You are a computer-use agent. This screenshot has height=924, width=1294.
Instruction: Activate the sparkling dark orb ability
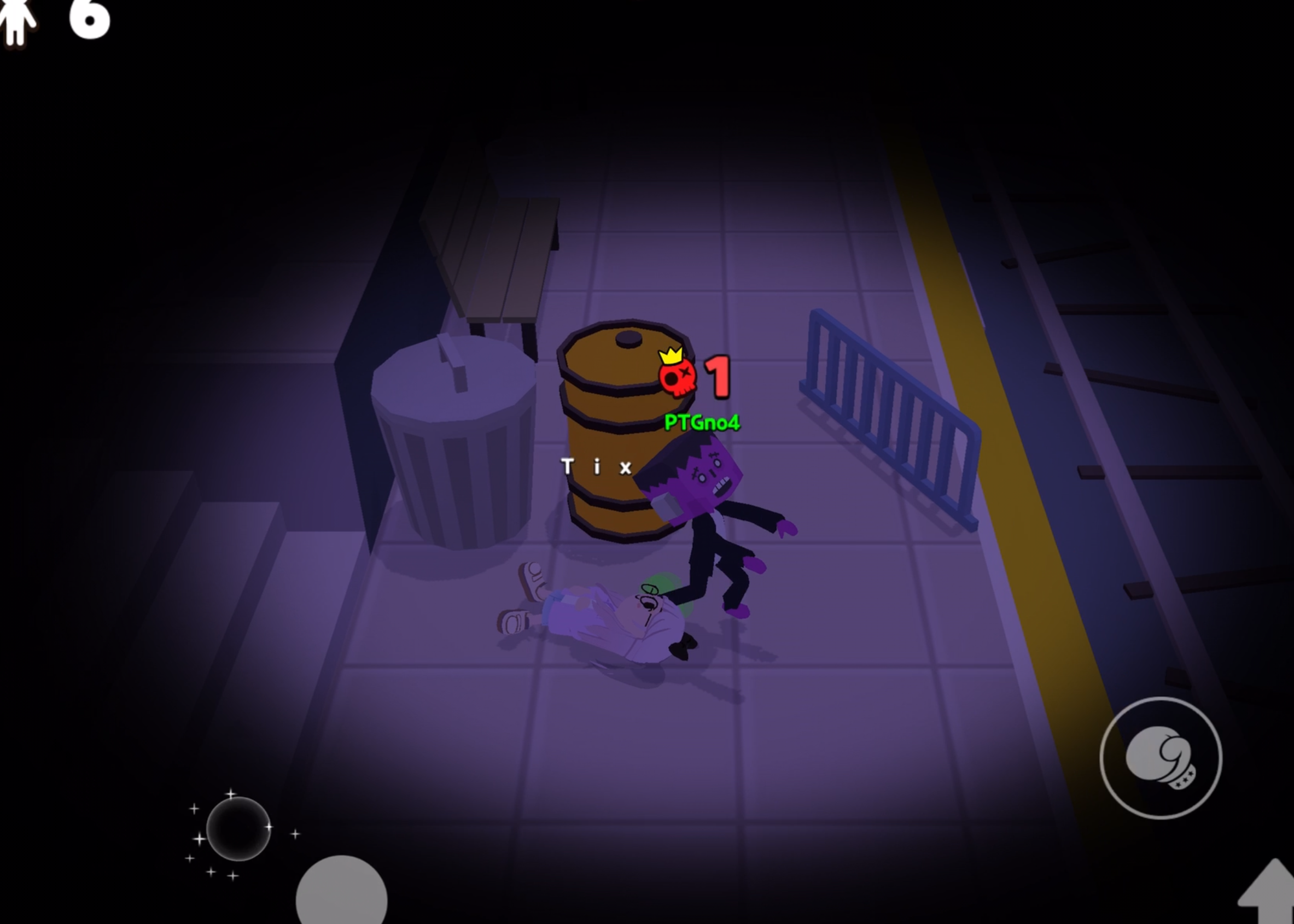pos(238,828)
